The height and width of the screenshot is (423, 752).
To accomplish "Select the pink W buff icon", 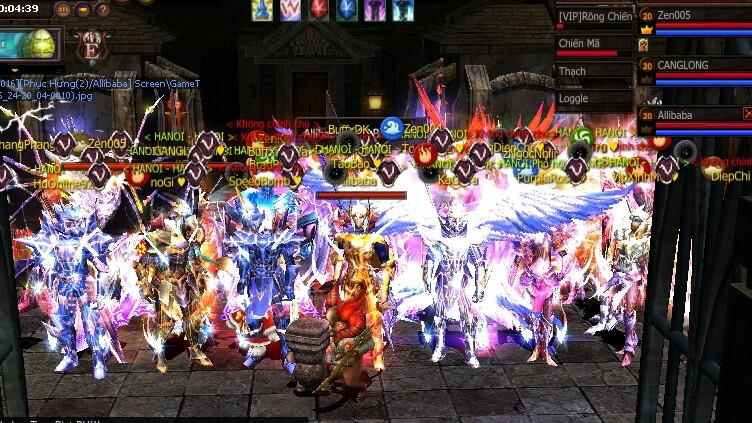I will [290, 10].
